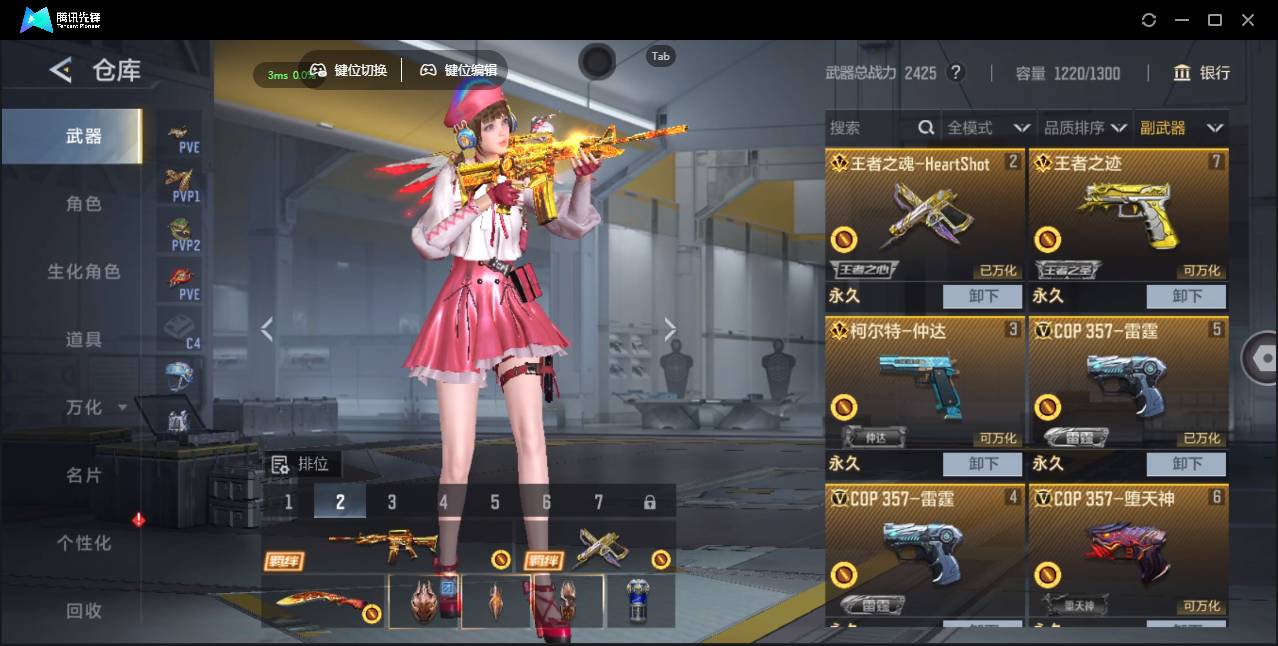1278x646 pixels.
Task: Go back from the 仓库 screen
Action: pos(61,70)
